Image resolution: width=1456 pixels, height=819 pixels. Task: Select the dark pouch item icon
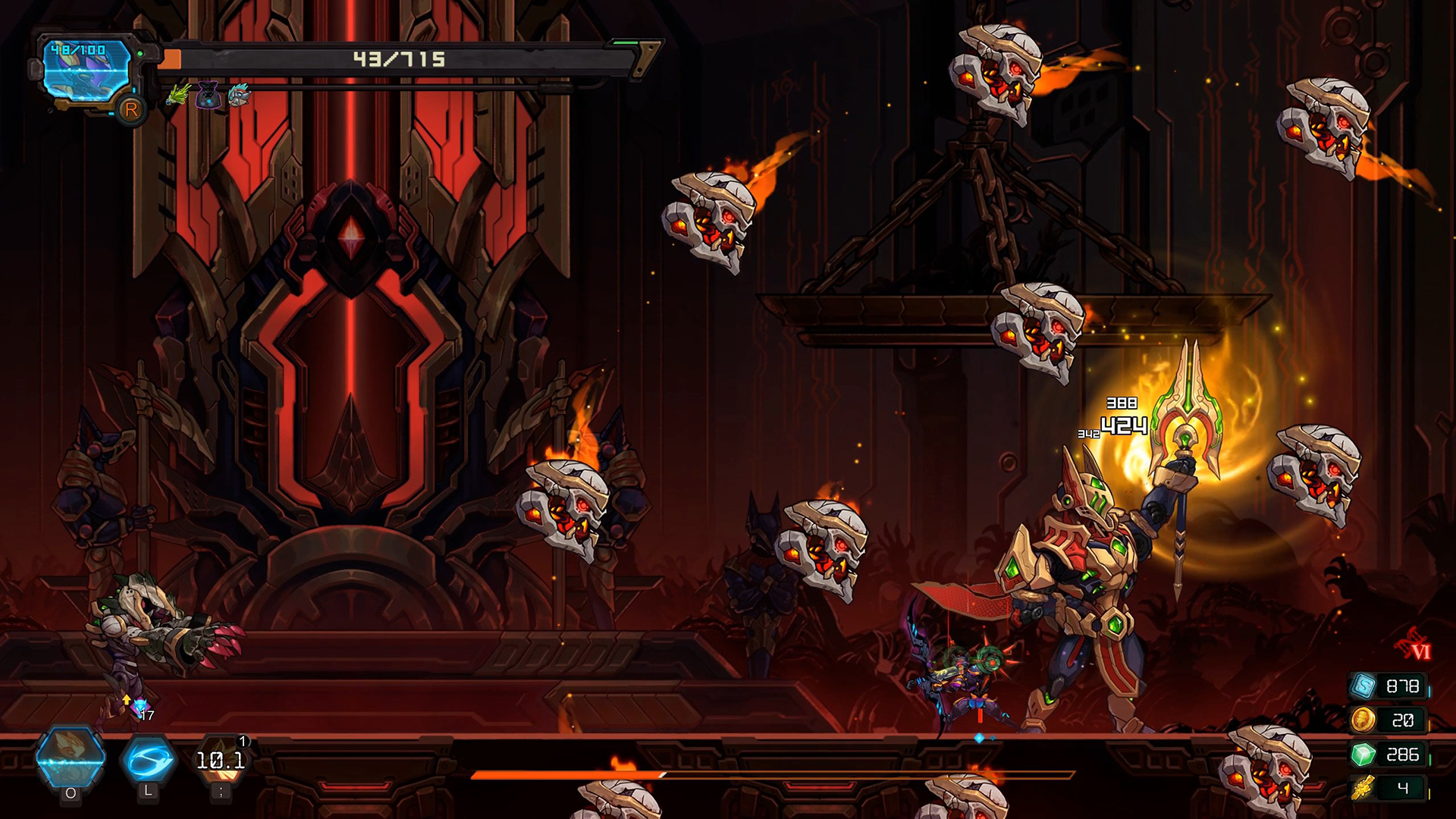[x=208, y=96]
